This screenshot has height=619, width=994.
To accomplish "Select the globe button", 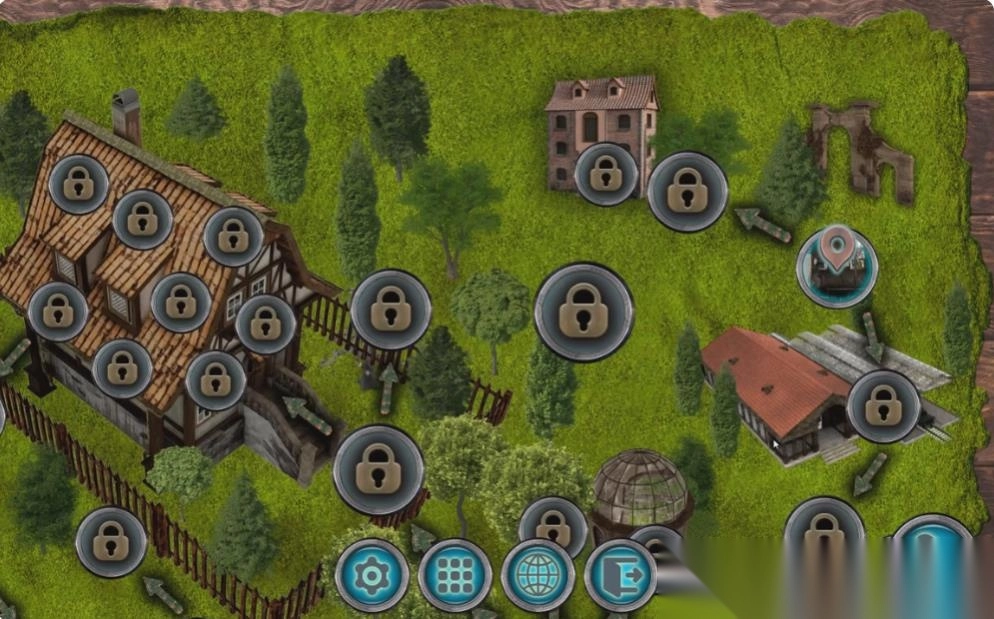I will point(538,576).
